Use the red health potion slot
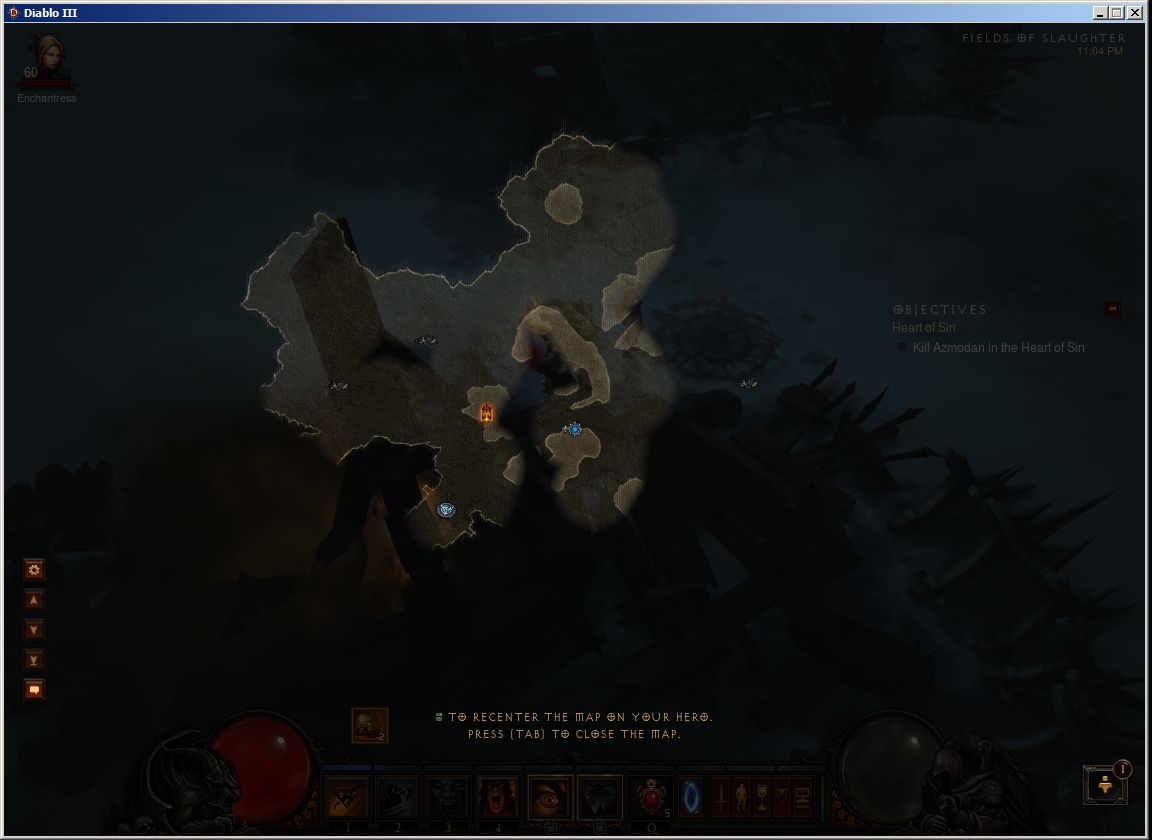 (655, 797)
